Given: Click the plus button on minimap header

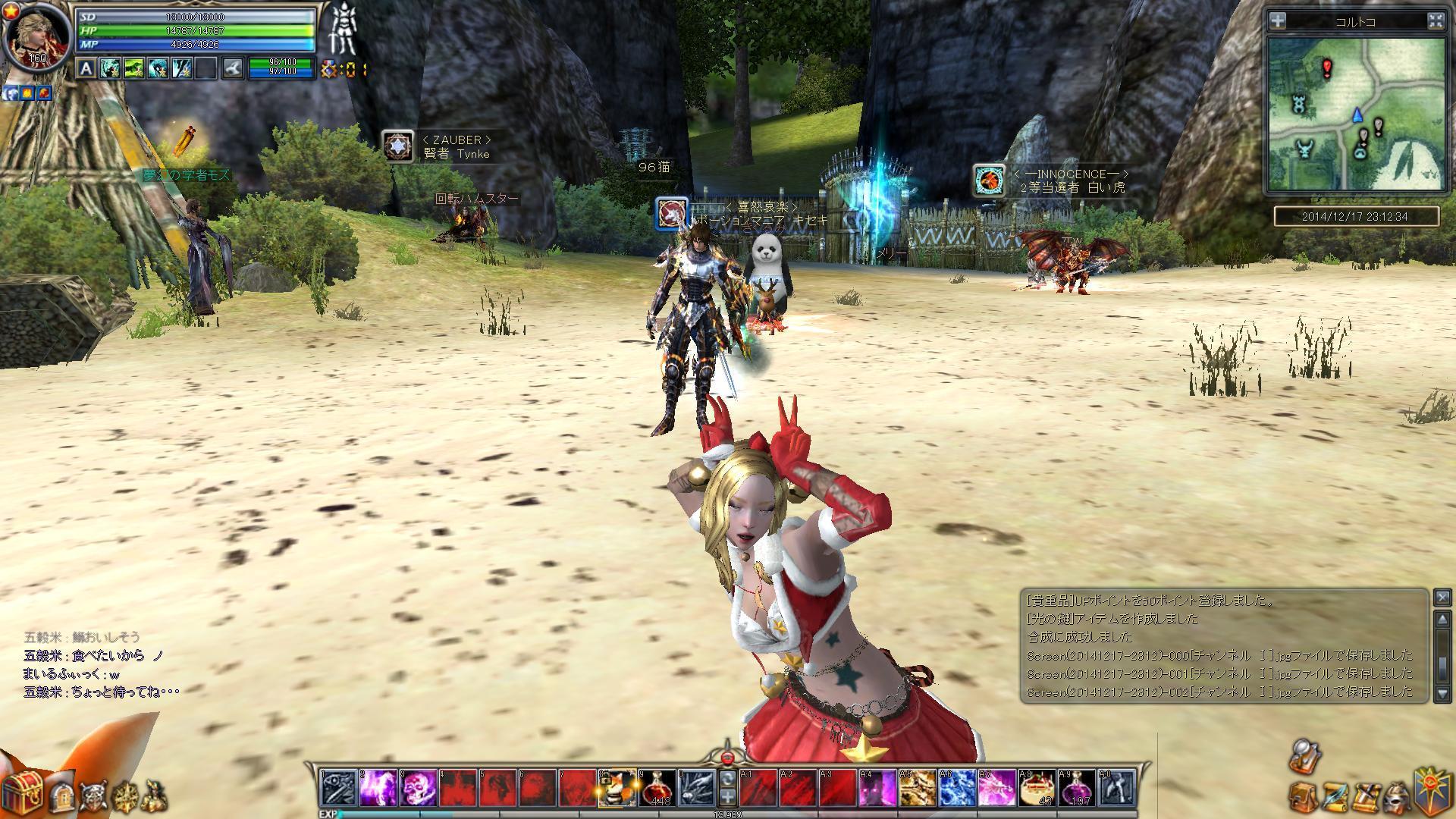Looking at the screenshot, I should 1279,21.
